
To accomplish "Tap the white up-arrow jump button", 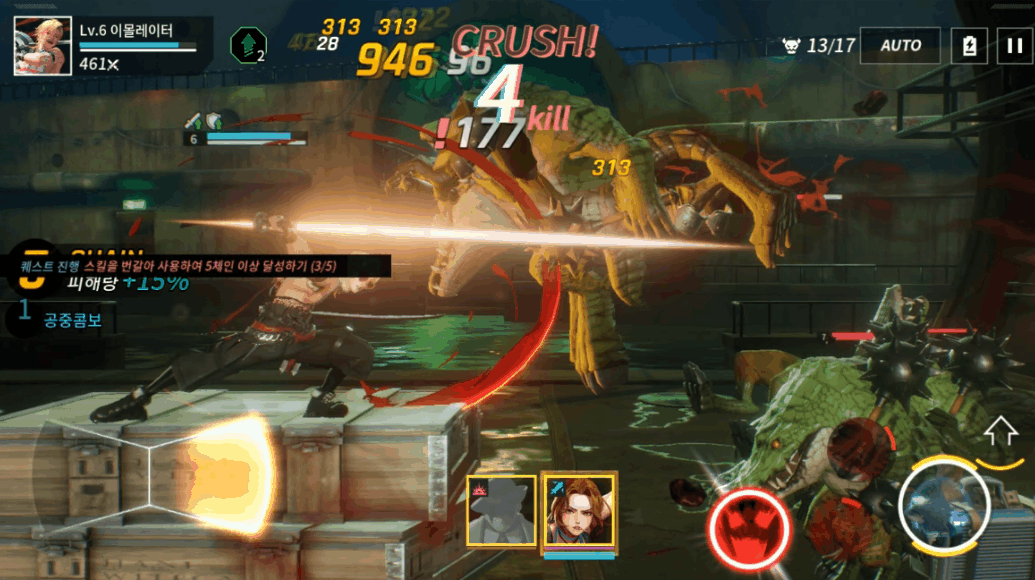I will click(999, 432).
